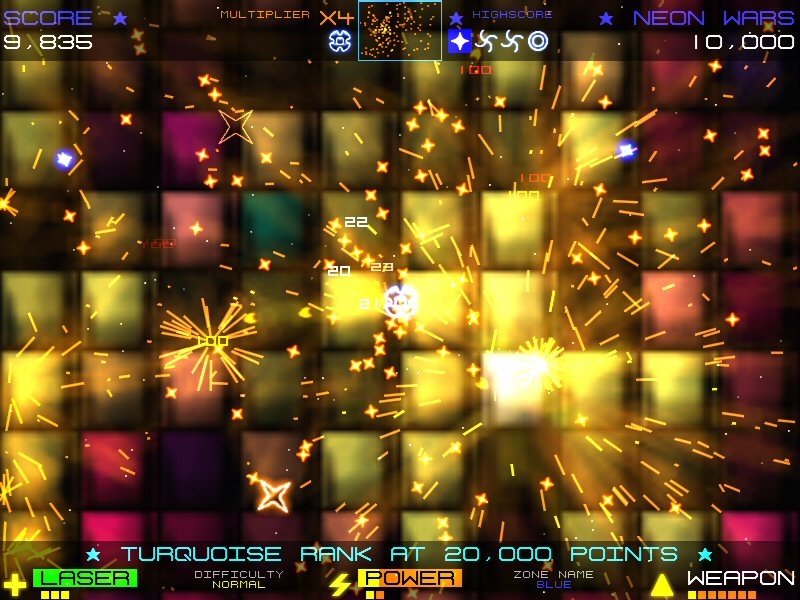Click the radar minimap panel
Screen dimensions: 800x600
pyautogui.click(x=400, y=31)
